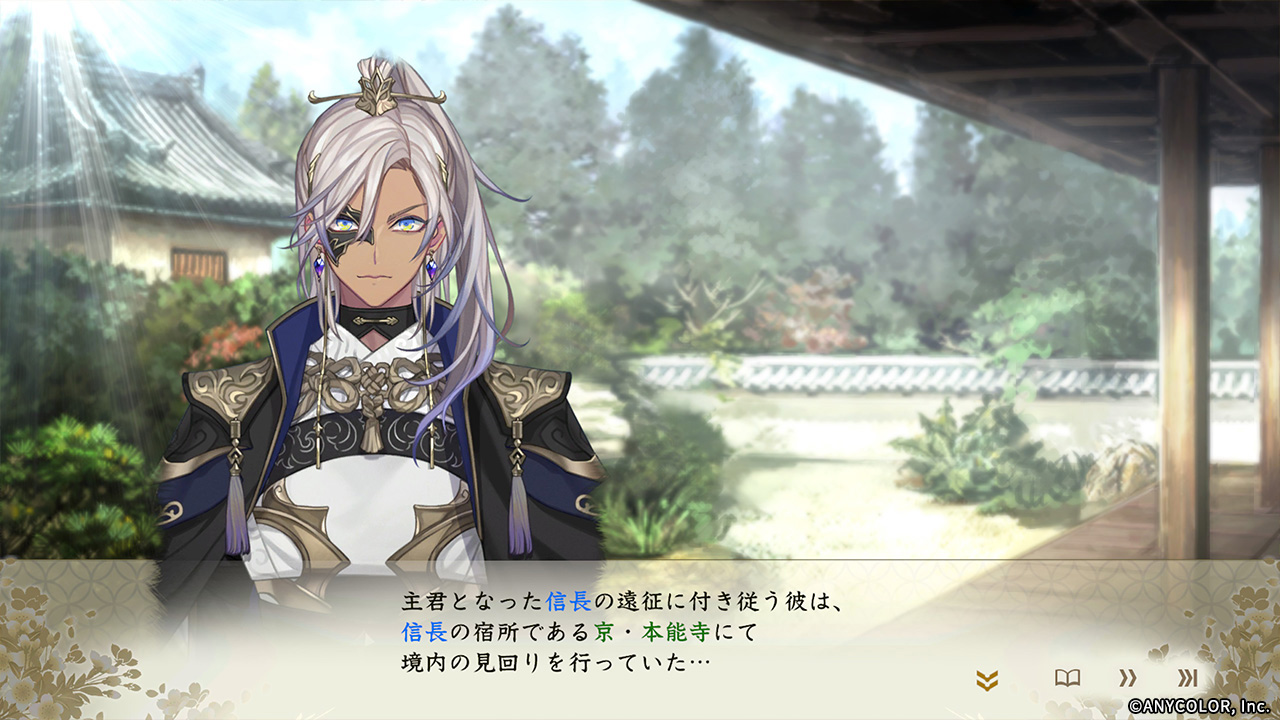Skip scene with the arrow-bar icon
Viewport: 1280px width, 720px height.
coord(1187,678)
